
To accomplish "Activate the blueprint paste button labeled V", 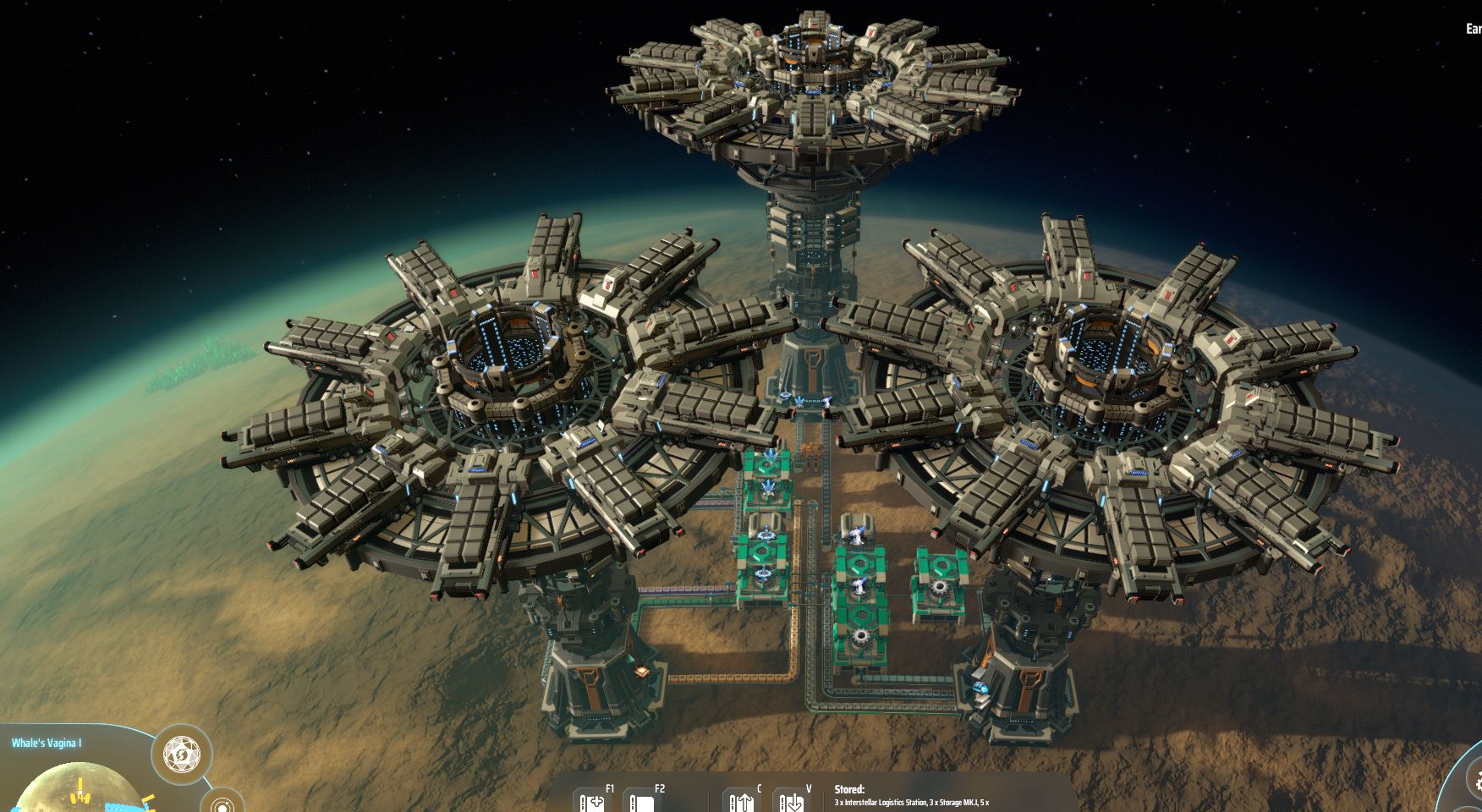I will (x=792, y=801).
